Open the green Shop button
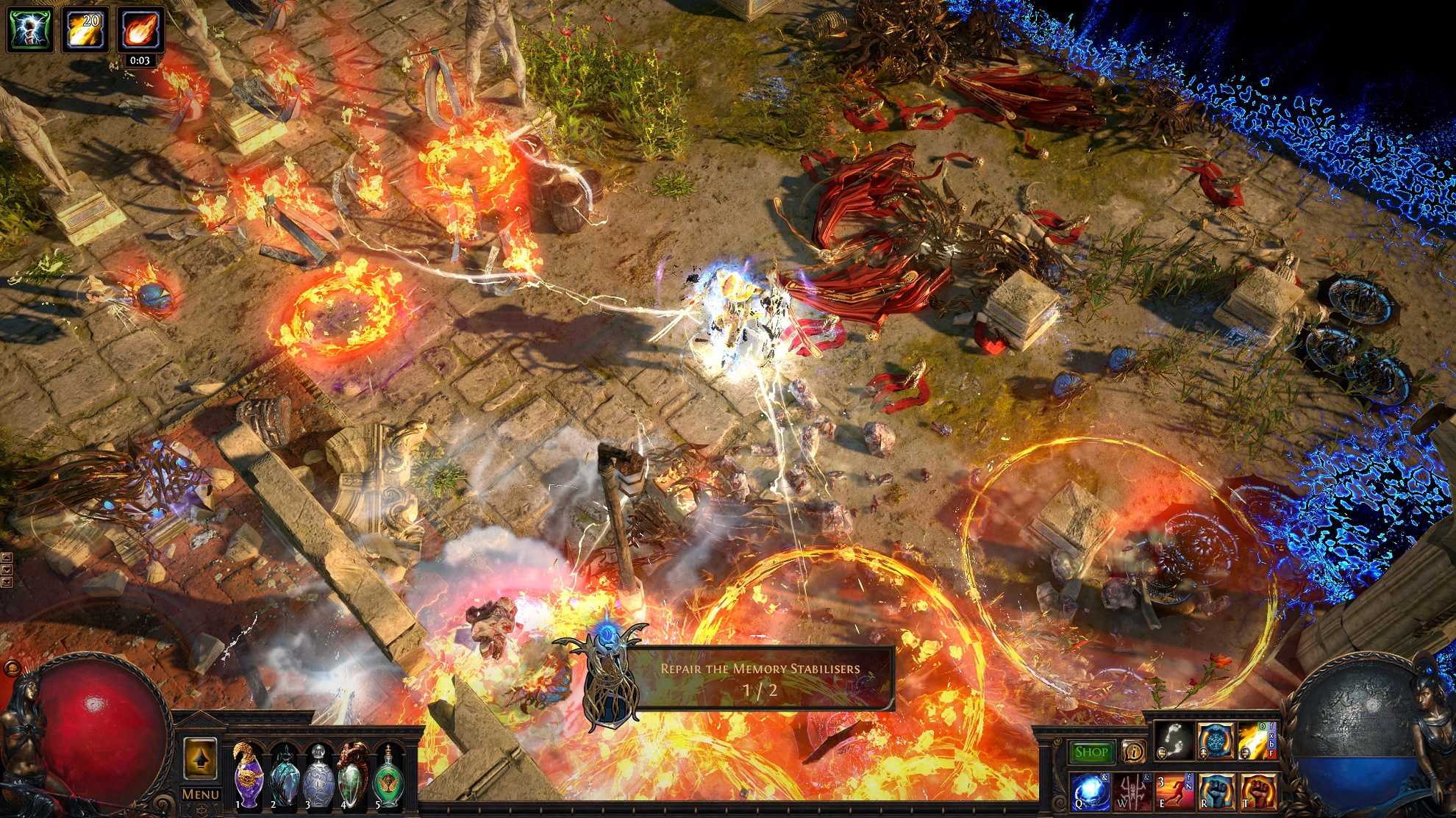 click(1091, 752)
